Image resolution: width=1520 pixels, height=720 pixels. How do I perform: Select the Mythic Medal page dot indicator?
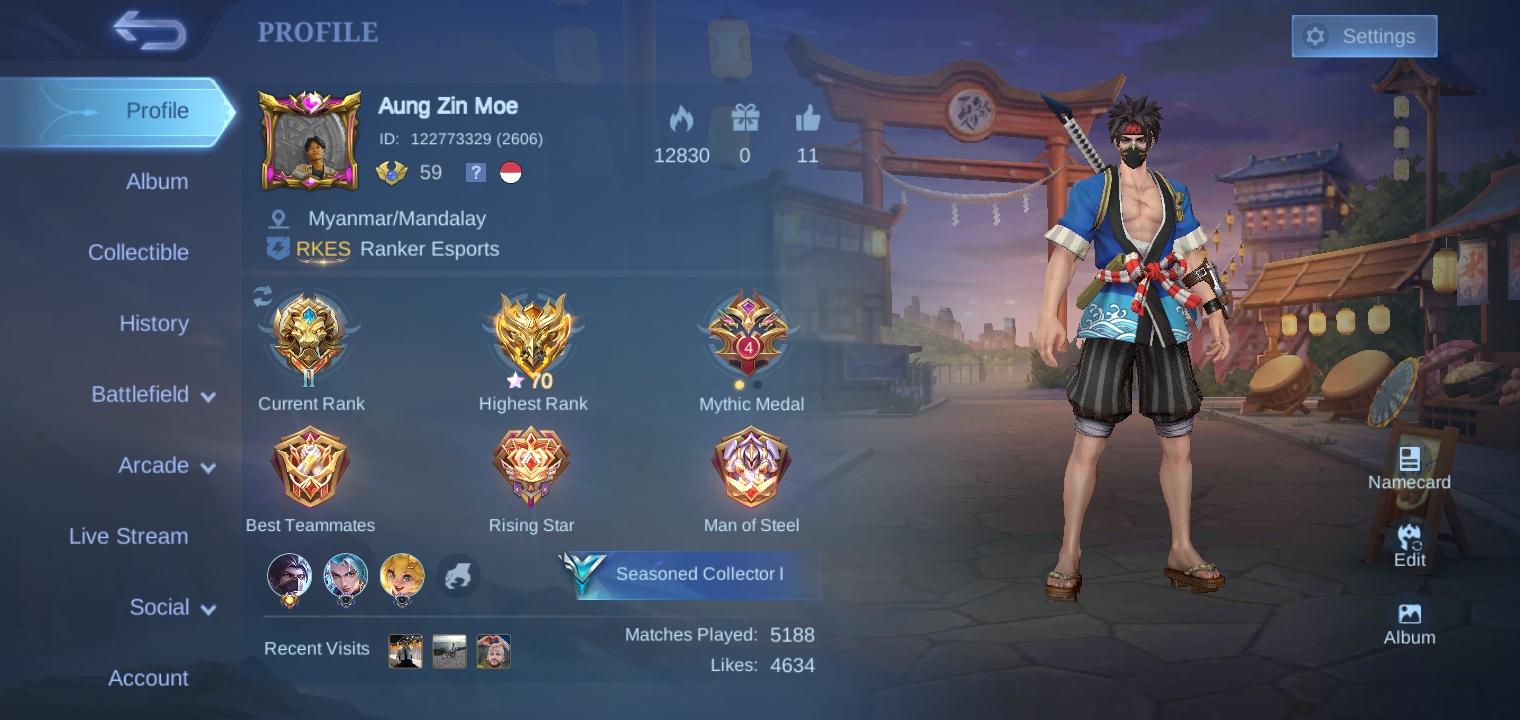coord(741,383)
